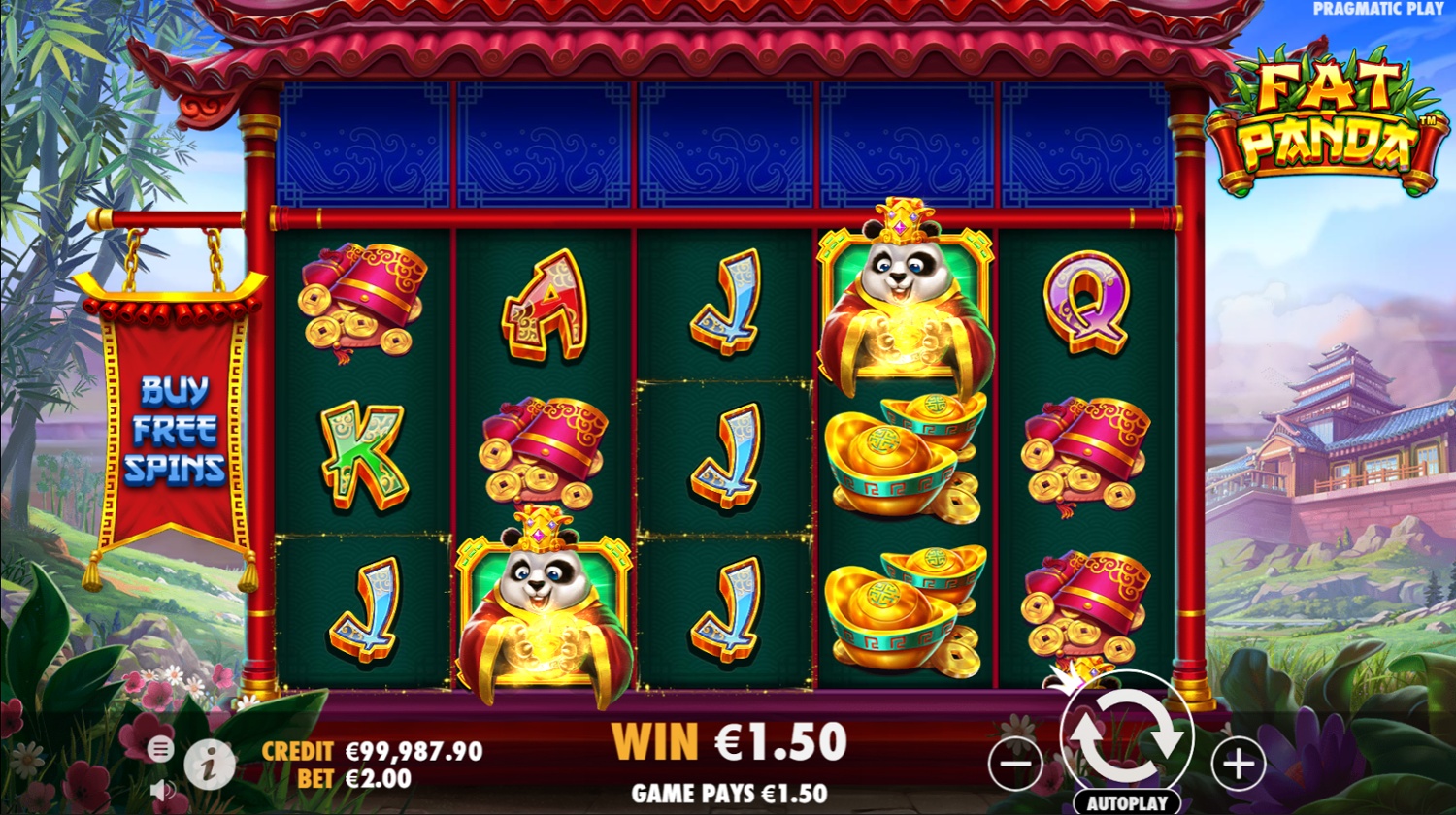Viewport: 1456px width, 815px height.
Task: Decrease the bet with the minus button
Action: [1014, 764]
